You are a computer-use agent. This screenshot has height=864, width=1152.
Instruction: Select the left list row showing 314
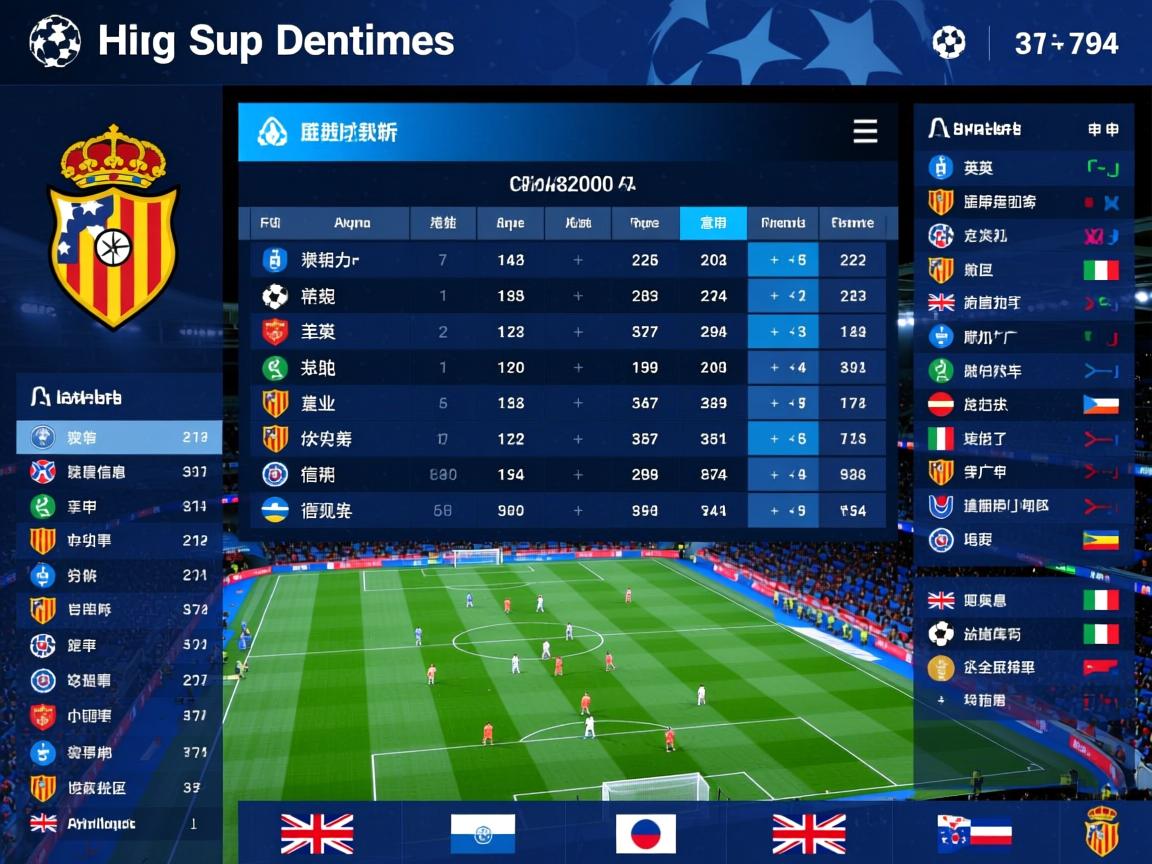[x=119, y=507]
